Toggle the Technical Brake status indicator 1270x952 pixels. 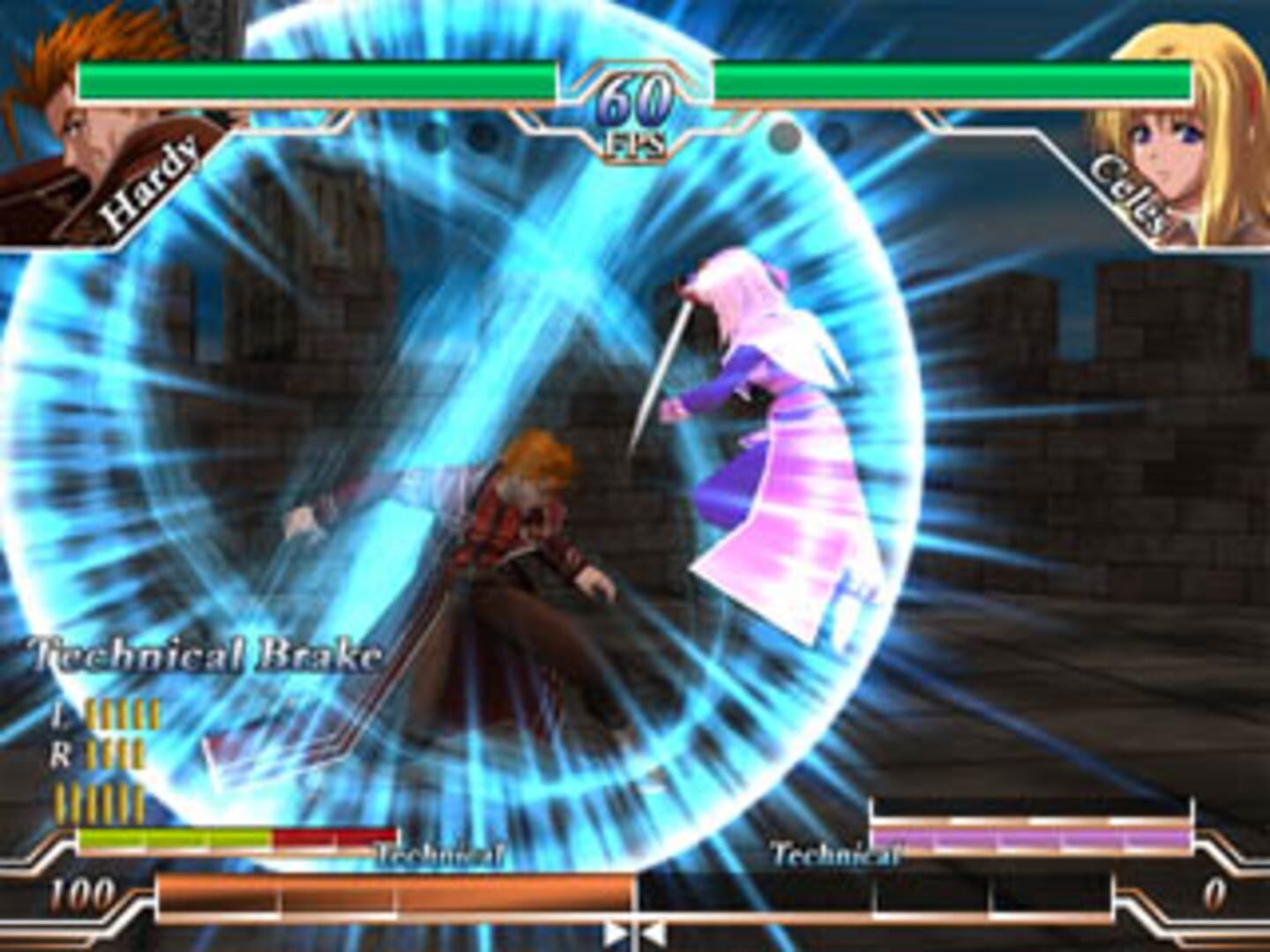click(x=203, y=654)
